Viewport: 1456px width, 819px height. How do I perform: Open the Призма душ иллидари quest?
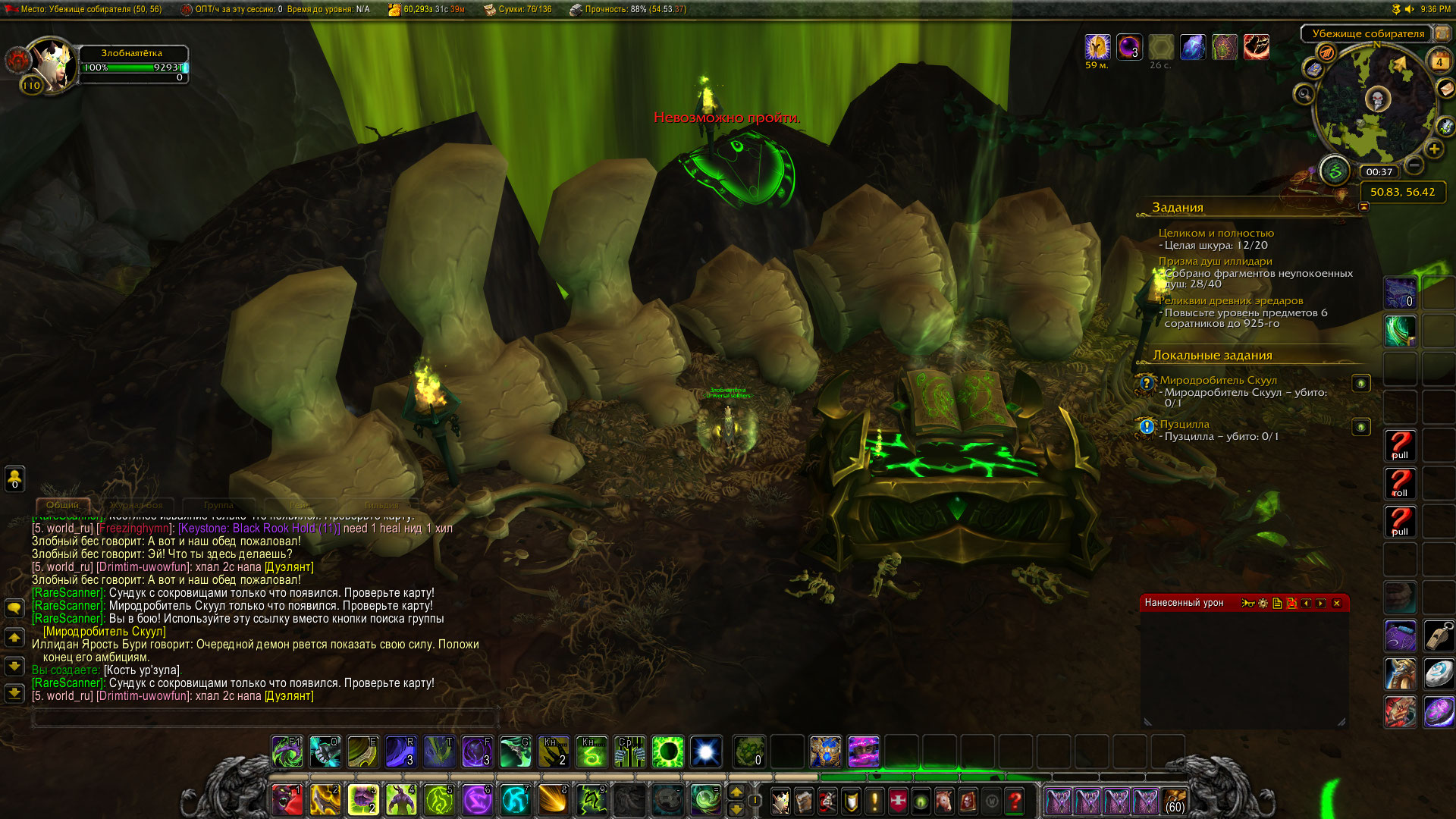(x=1215, y=261)
